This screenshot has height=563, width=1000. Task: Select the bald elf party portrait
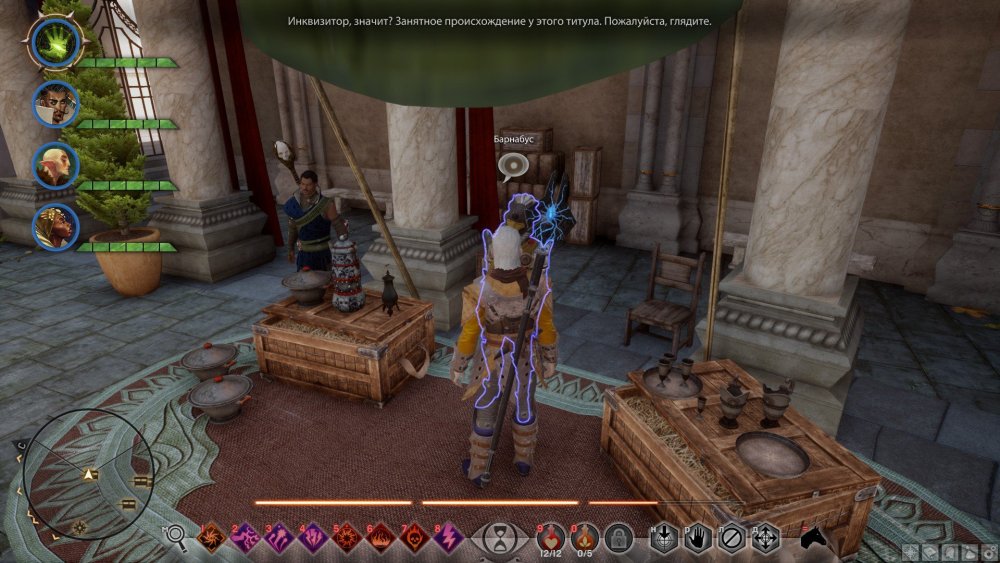coord(55,165)
